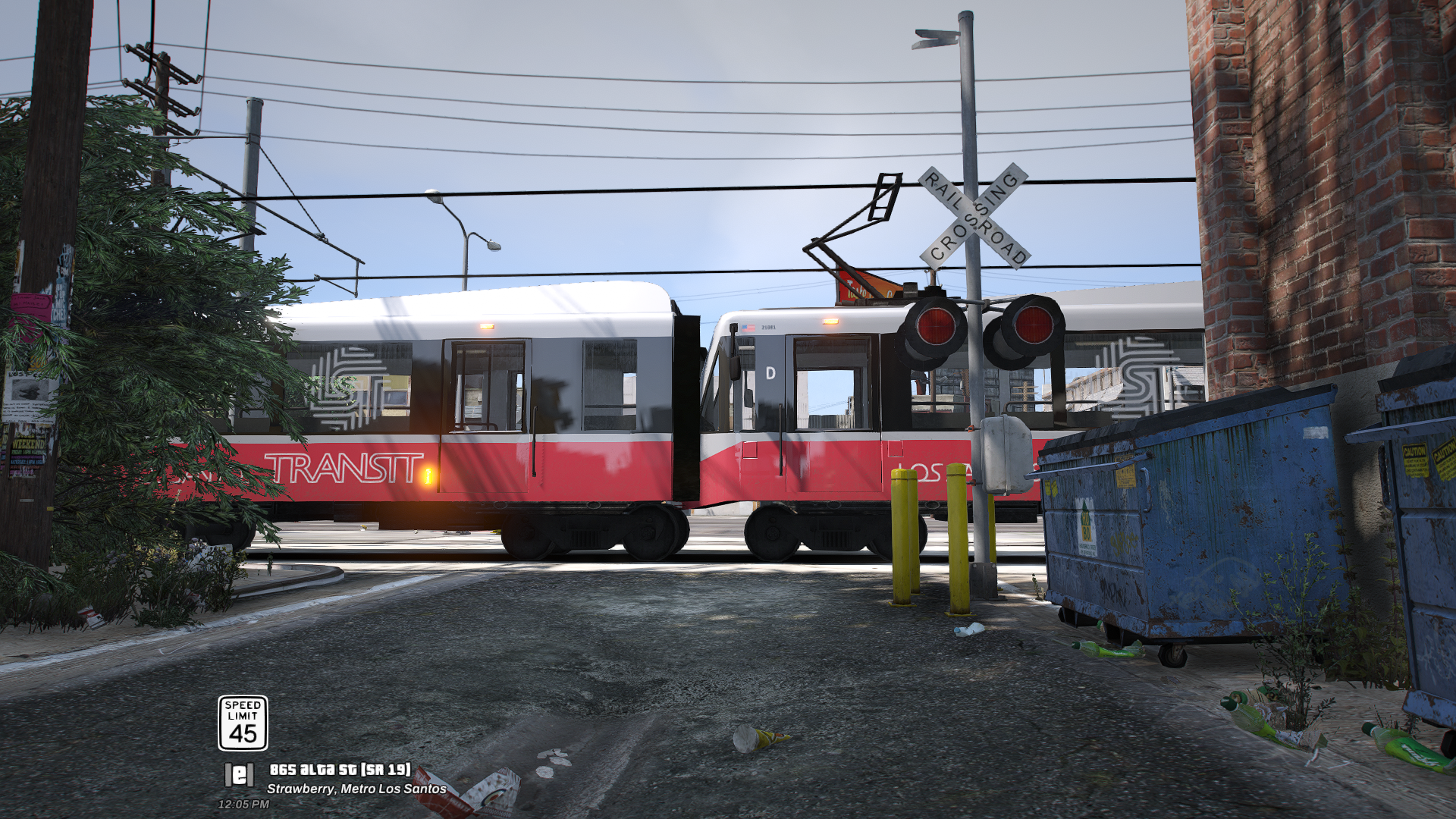This screenshot has width=1456, height=819.
Task: Select the street name HUD marker icon
Action: click(x=239, y=775)
